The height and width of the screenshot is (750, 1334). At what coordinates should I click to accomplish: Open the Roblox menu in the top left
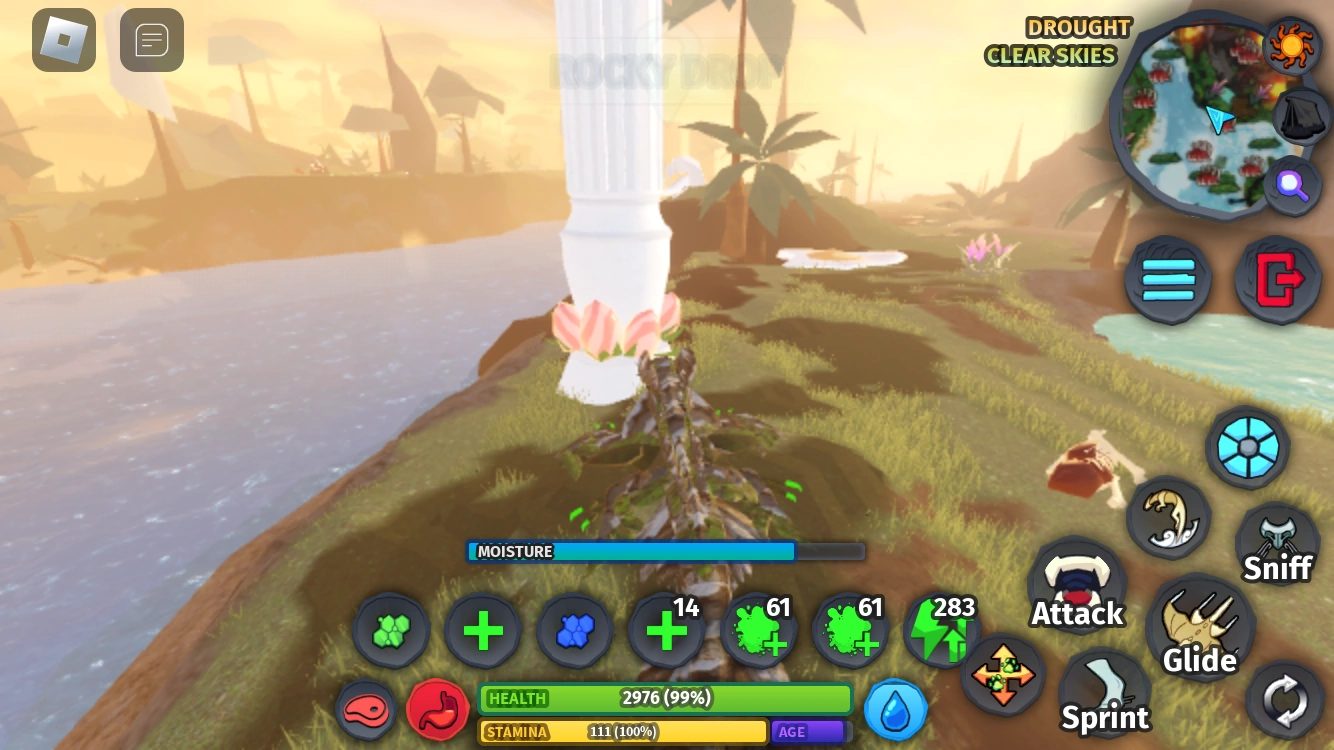(63, 40)
